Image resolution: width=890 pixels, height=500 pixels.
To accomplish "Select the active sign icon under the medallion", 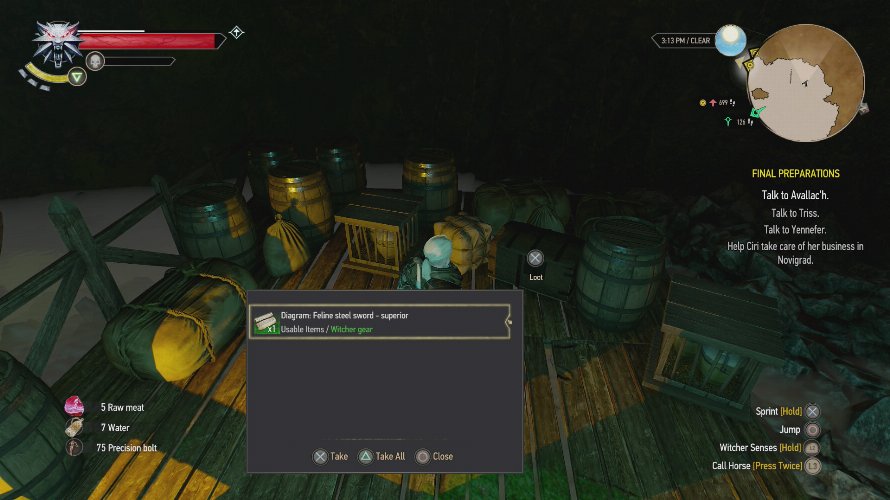I will (x=77, y=76).
